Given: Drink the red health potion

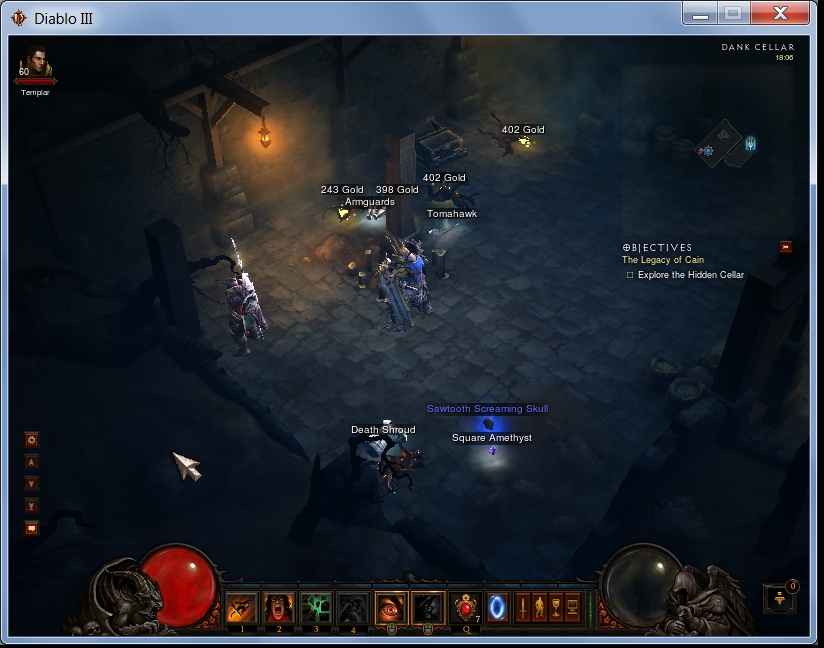Looking at the screenshot, I should point(465,607).
